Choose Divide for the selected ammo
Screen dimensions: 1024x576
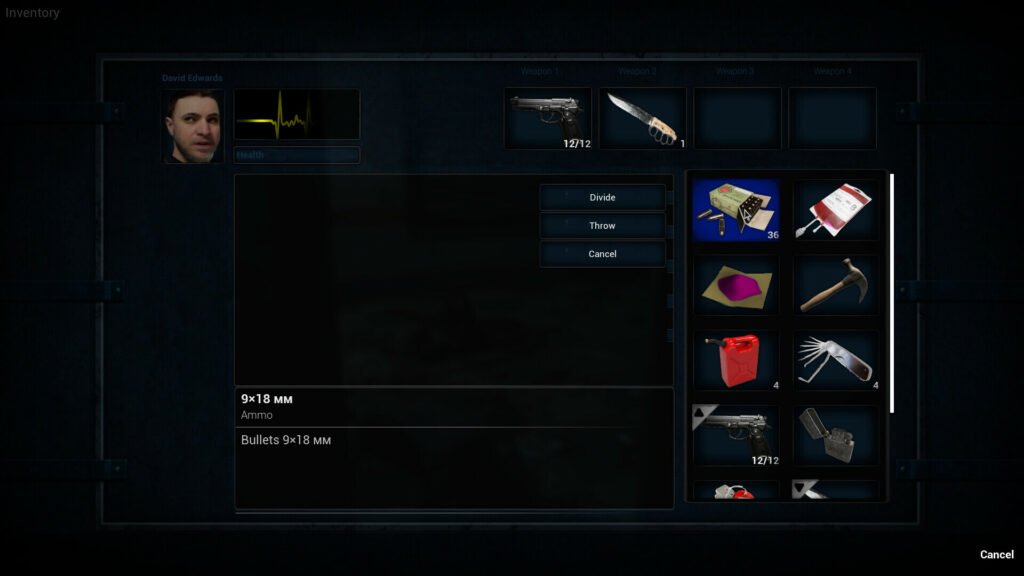click(602, 197)
